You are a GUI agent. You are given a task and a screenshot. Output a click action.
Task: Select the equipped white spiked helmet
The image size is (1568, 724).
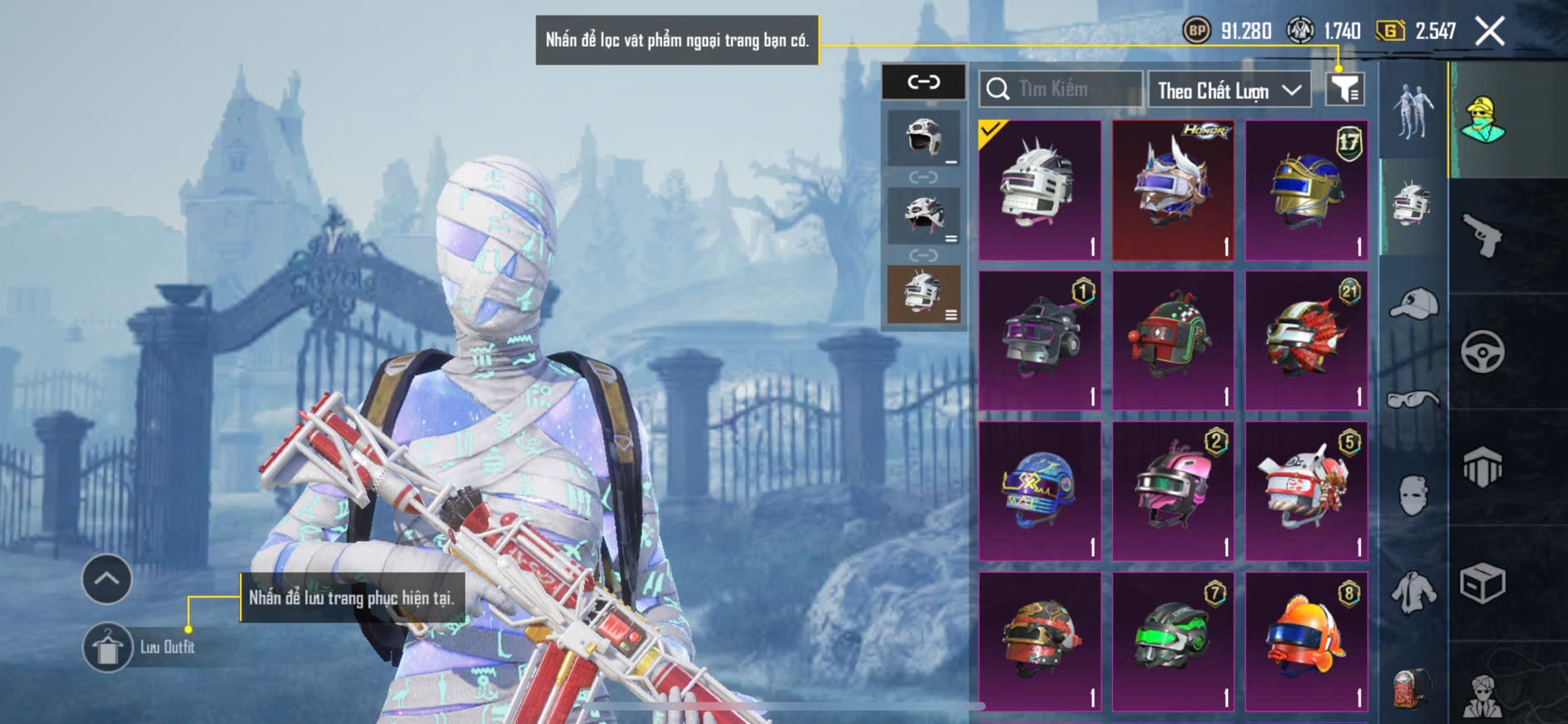pyautogui.click(x=1040, y=190)
